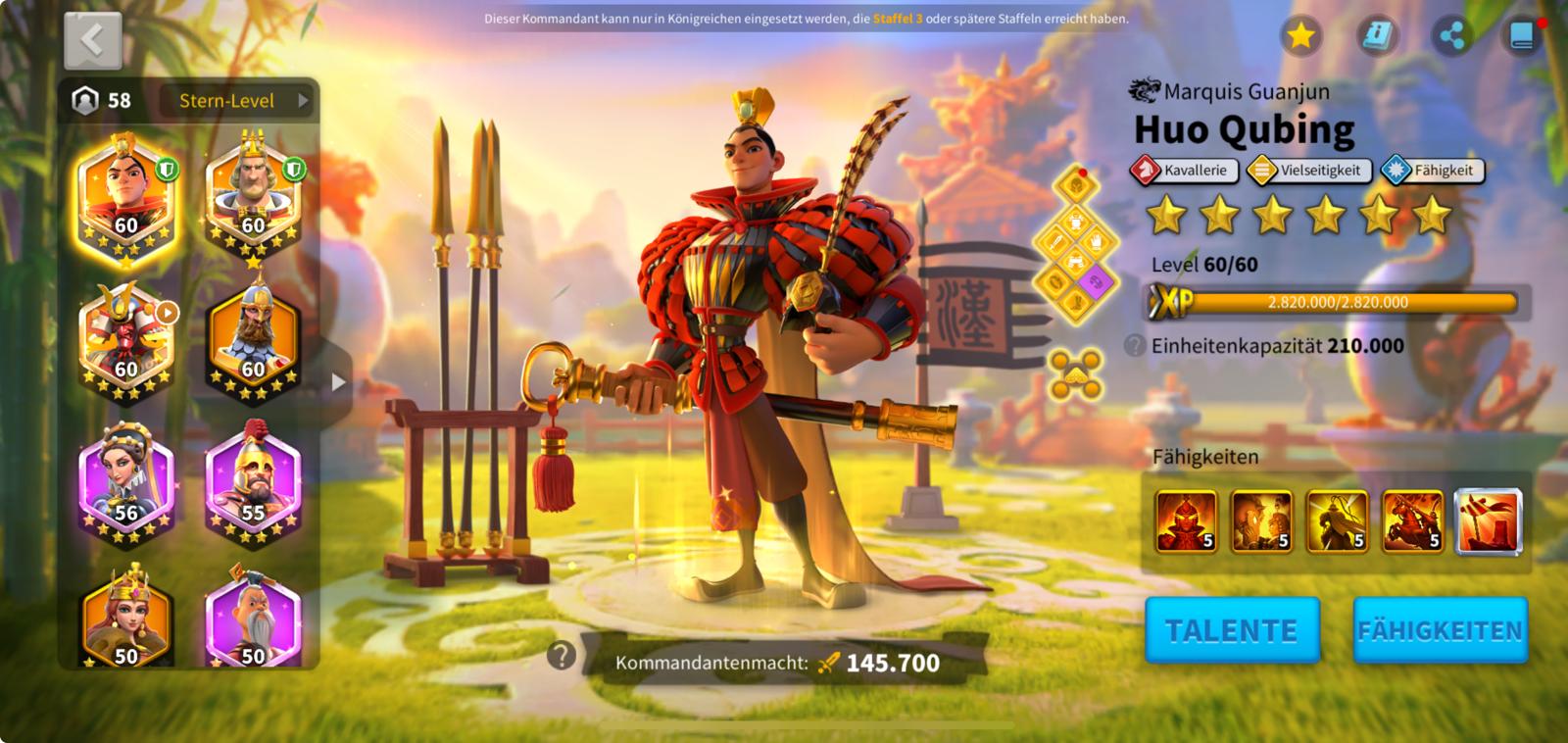Expand the commander list side arrow

coord(338,381)
